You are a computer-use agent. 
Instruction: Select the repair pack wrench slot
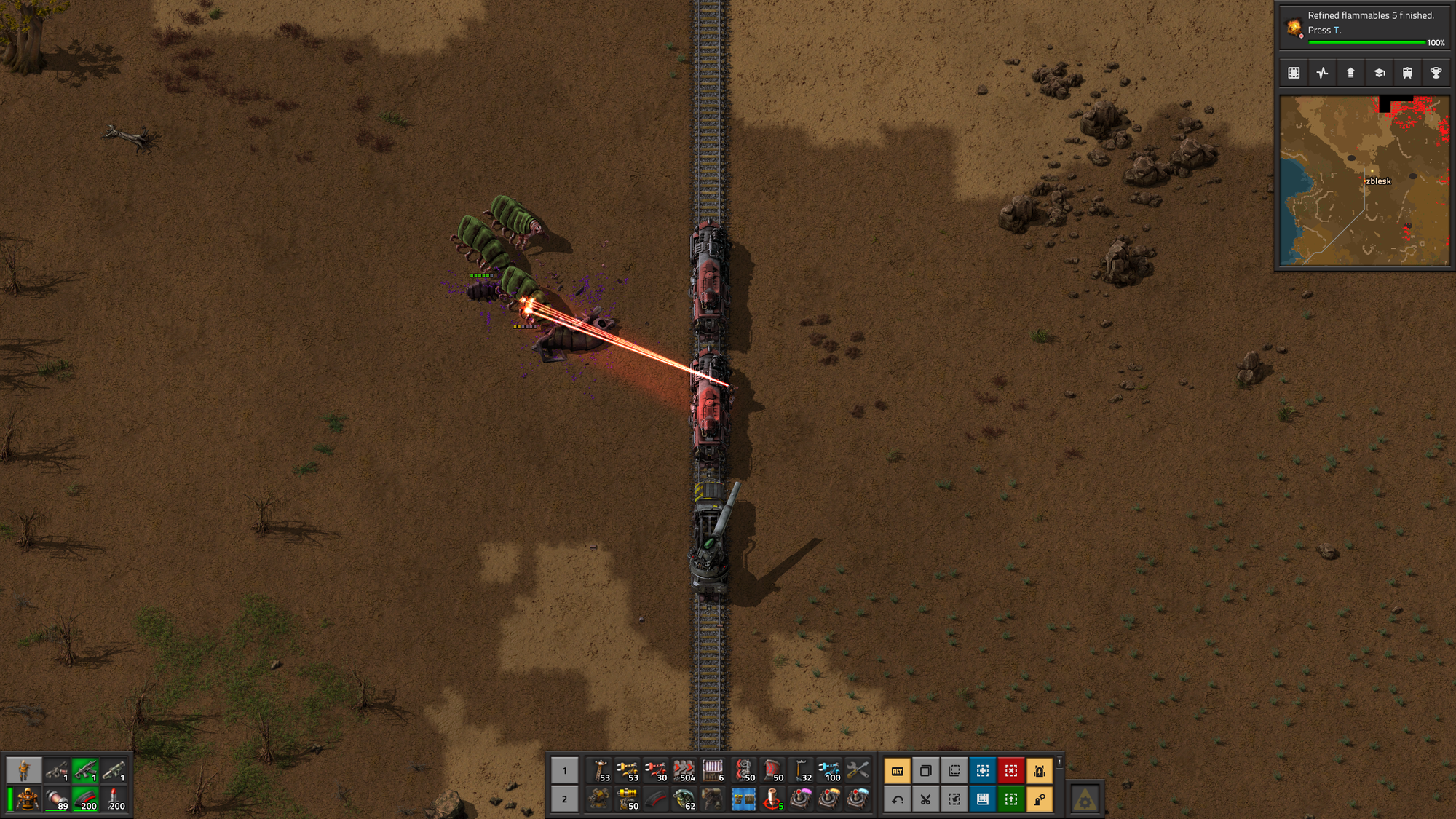click(858, 770)
